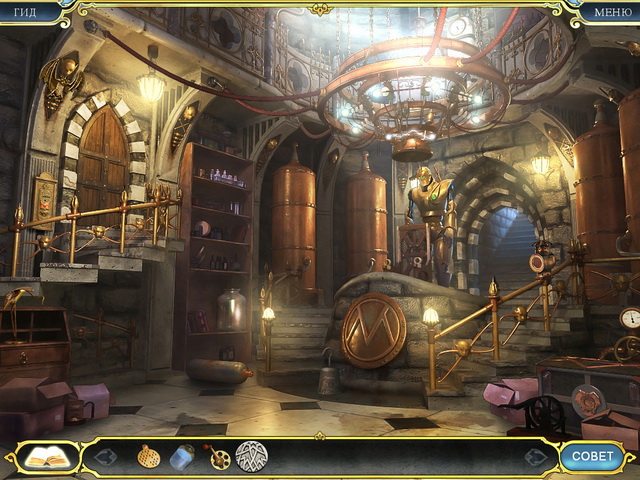Select the golden perforated disc item

point(148,456)
